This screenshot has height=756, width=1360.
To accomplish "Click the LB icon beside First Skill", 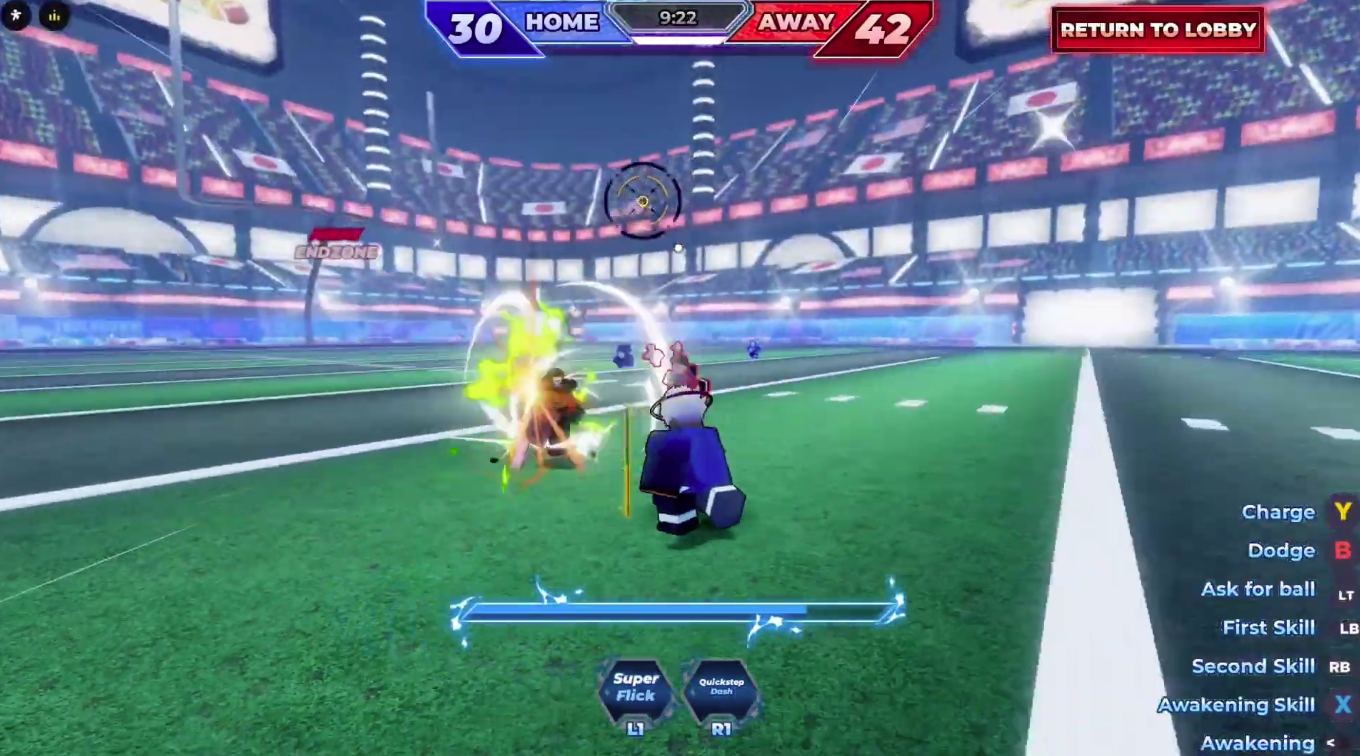I will [1345, 627].
